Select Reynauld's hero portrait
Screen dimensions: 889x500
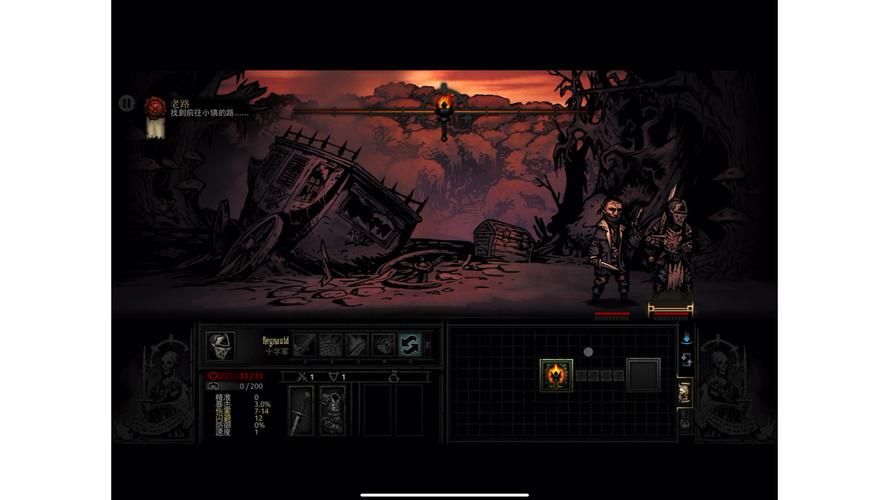coord(221,346)
